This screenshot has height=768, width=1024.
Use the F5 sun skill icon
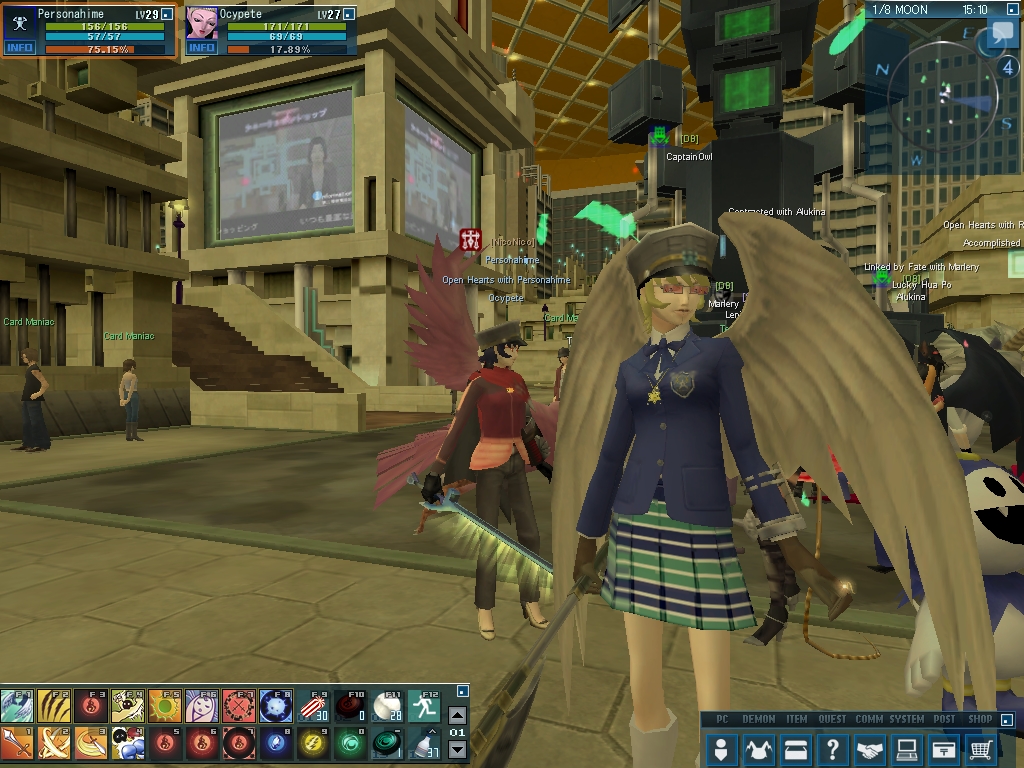click(165, 706)
